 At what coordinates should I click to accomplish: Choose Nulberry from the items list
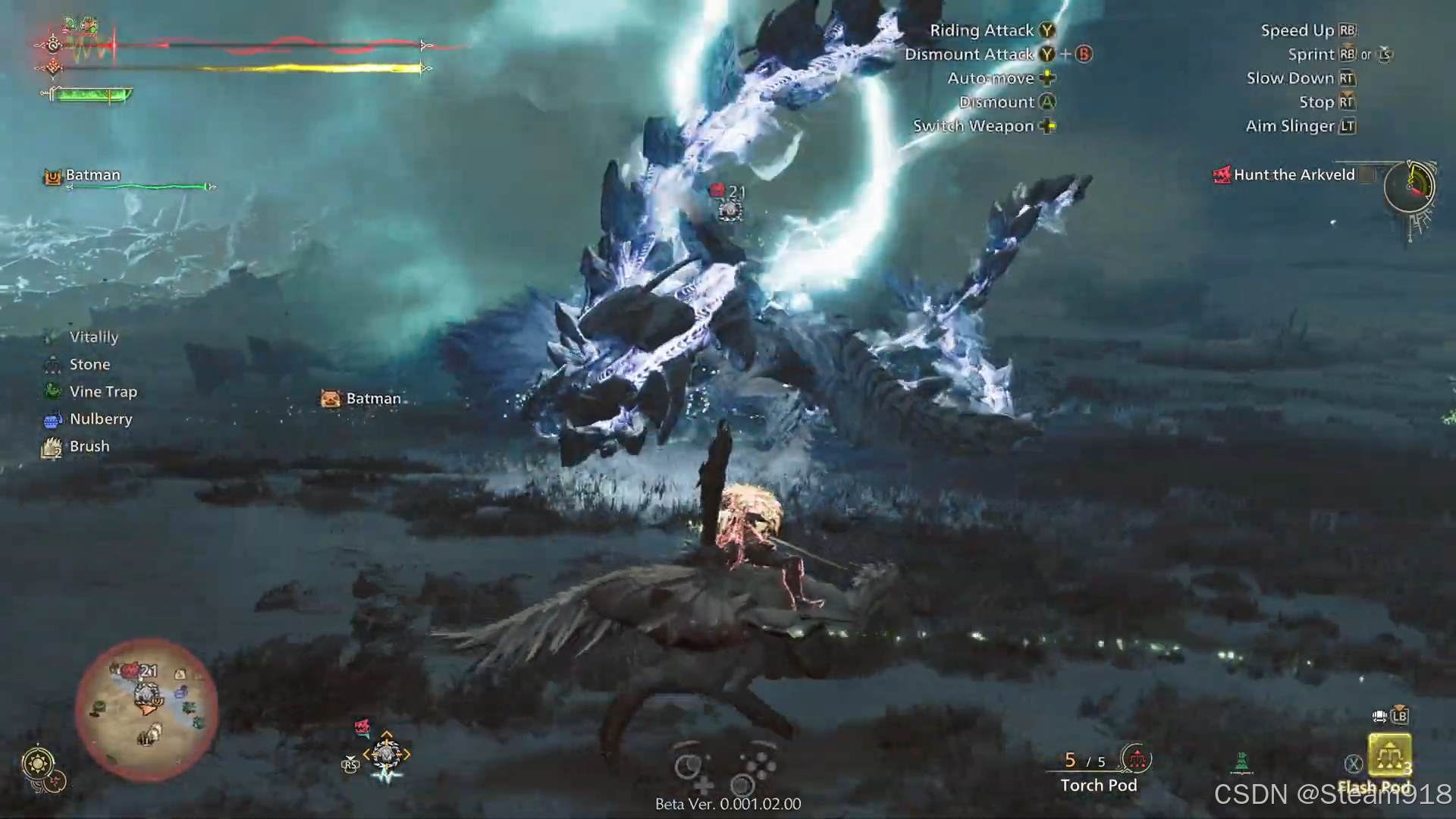pyautogui.click(x=100, y=419)
